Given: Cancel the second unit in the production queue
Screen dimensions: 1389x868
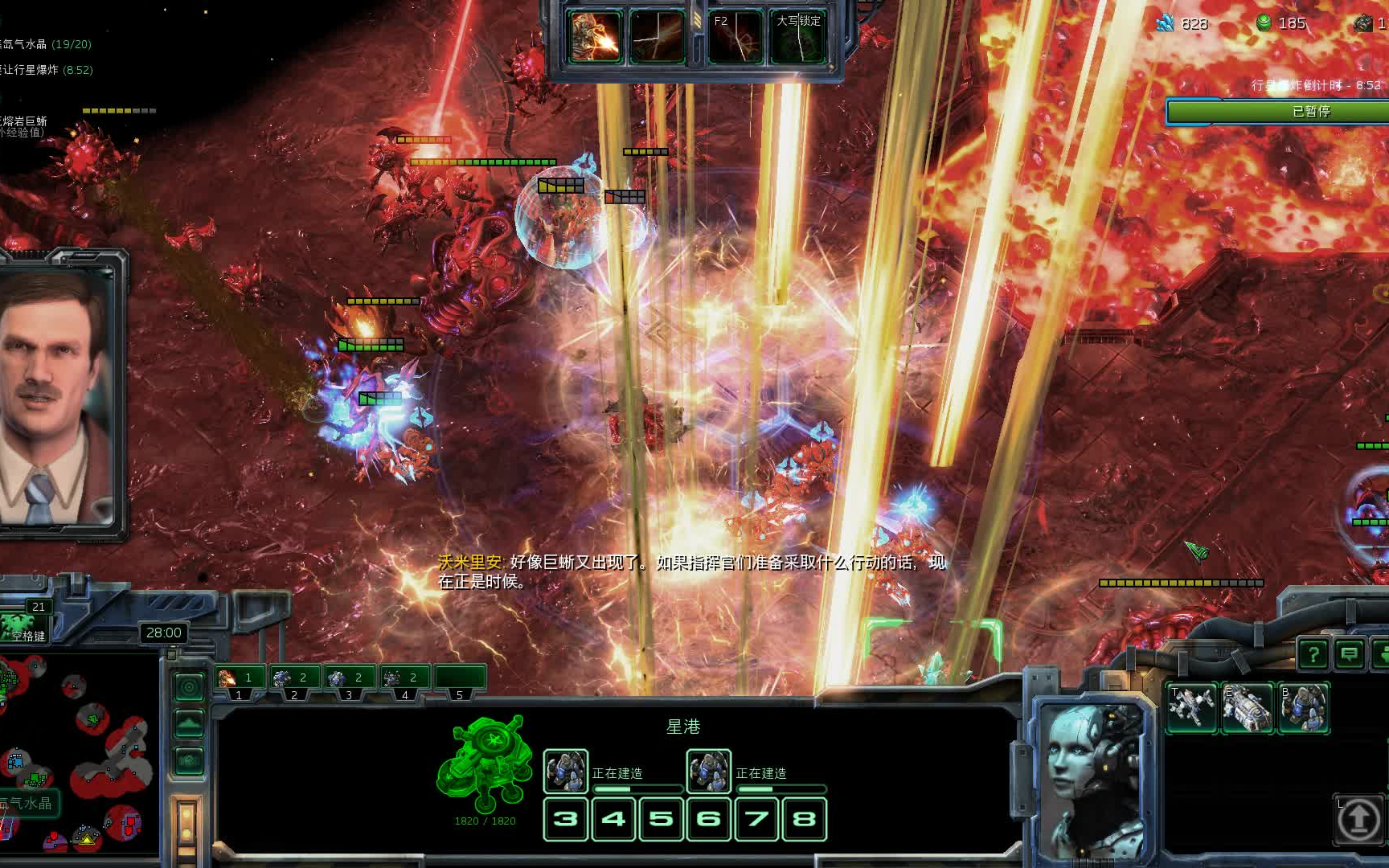Looking at the screenshot, I should point(709,772).
